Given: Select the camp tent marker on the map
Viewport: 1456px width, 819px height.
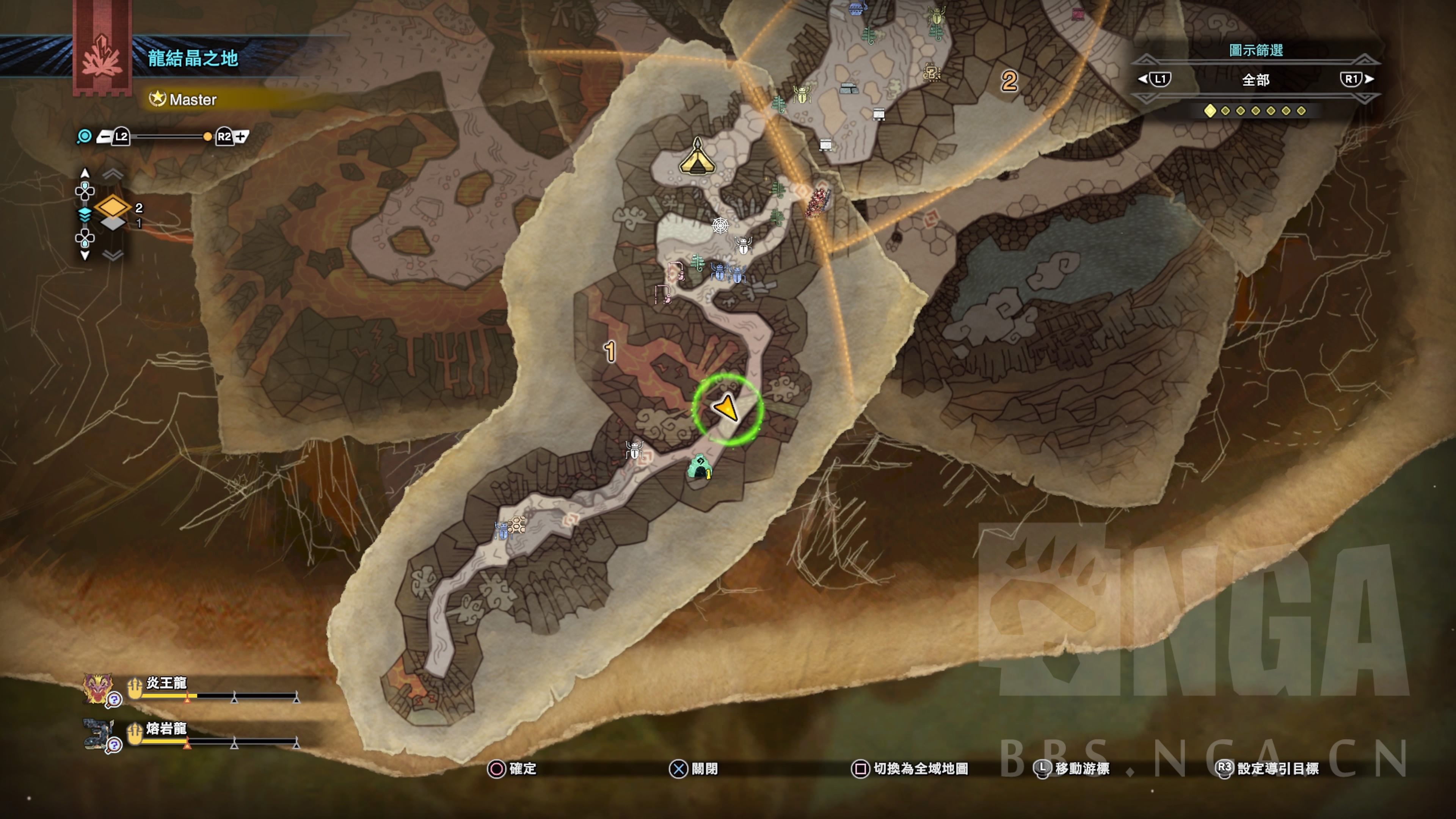Looking at the screenshot, I should point(697,157).
